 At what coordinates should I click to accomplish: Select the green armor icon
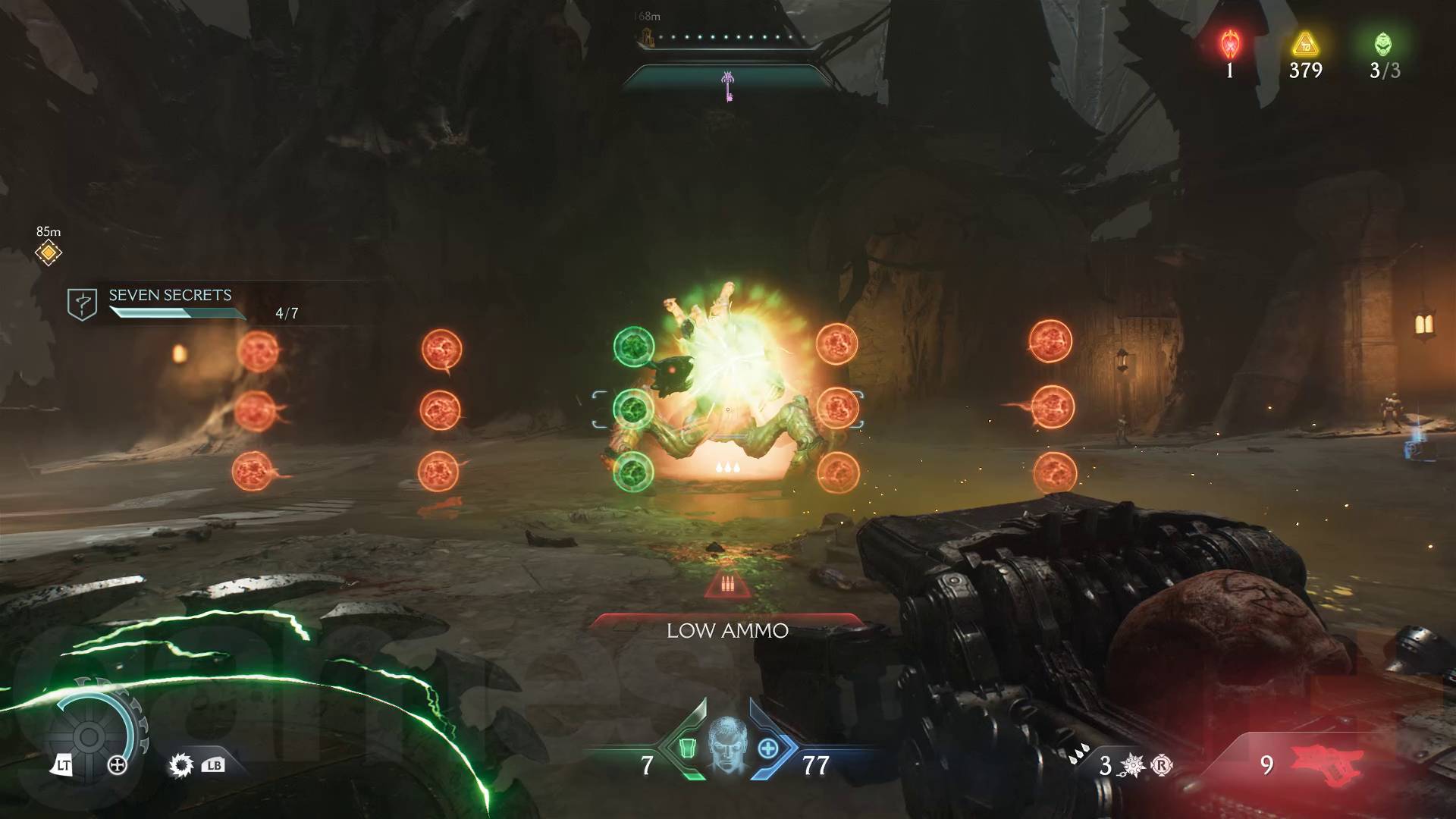pyautogui.click(x=687, y=748)
